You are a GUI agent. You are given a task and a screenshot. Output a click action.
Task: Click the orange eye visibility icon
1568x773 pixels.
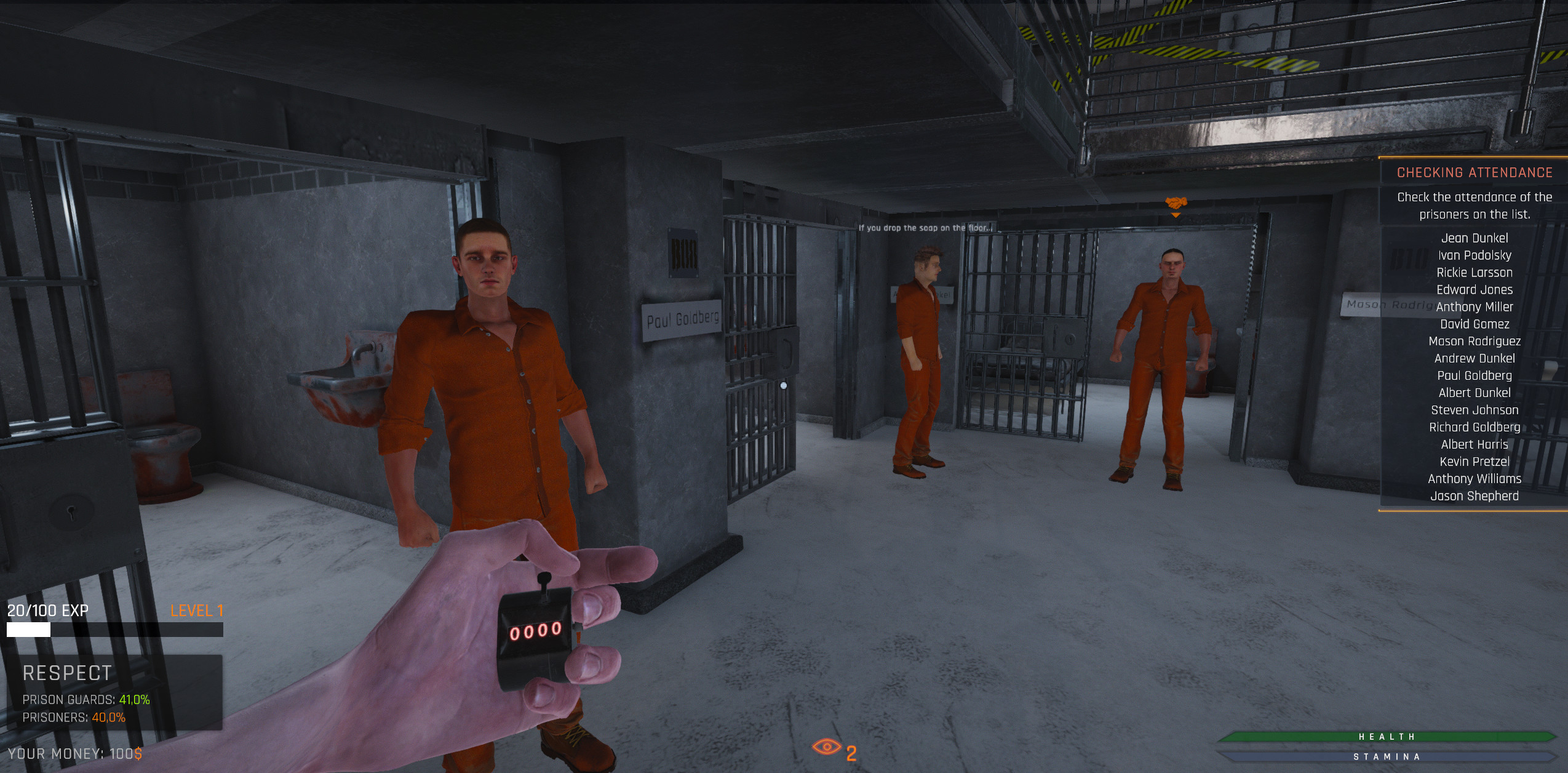[826, 747]
